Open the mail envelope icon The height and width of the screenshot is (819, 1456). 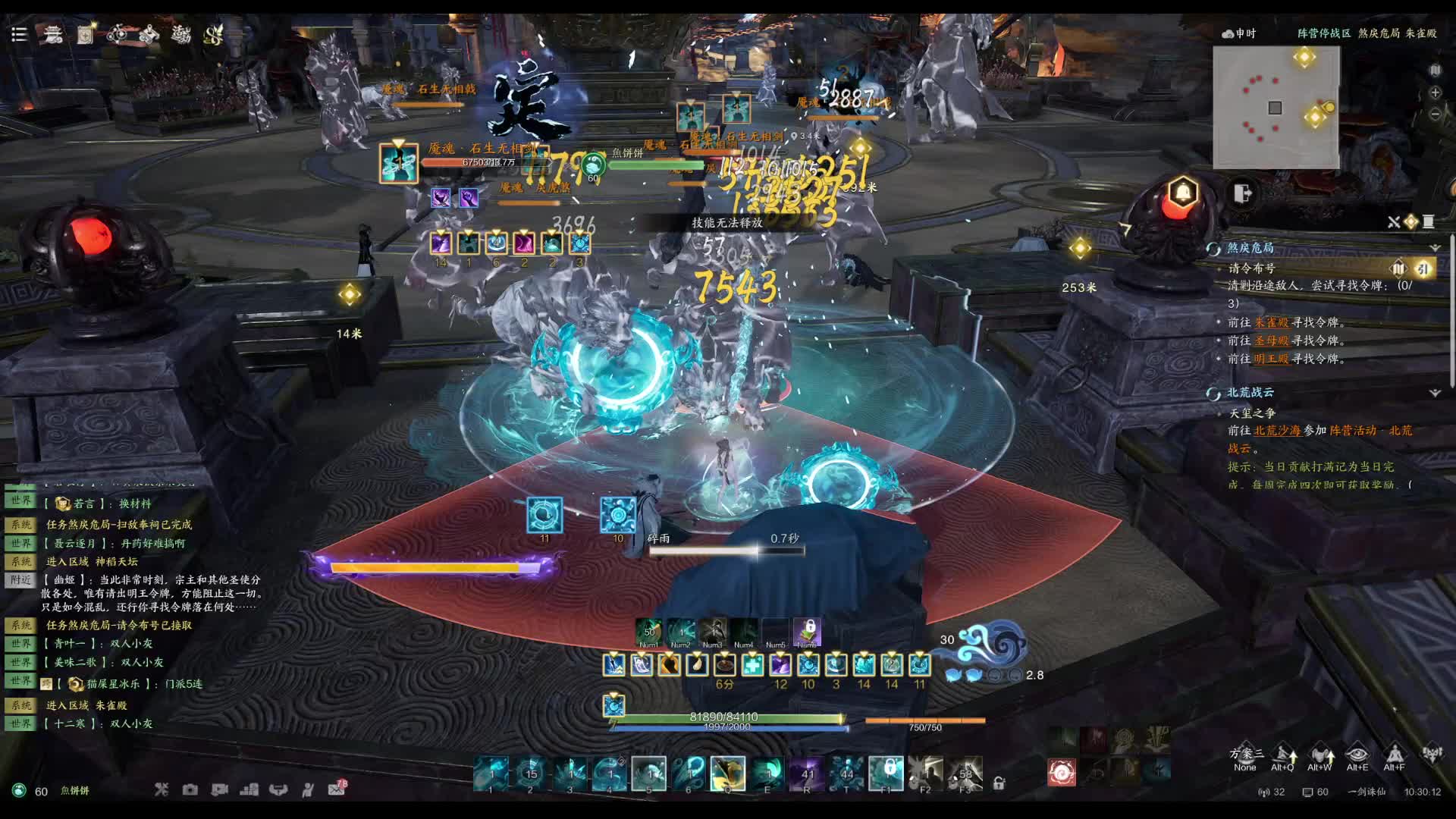click(x=336, y=789)
